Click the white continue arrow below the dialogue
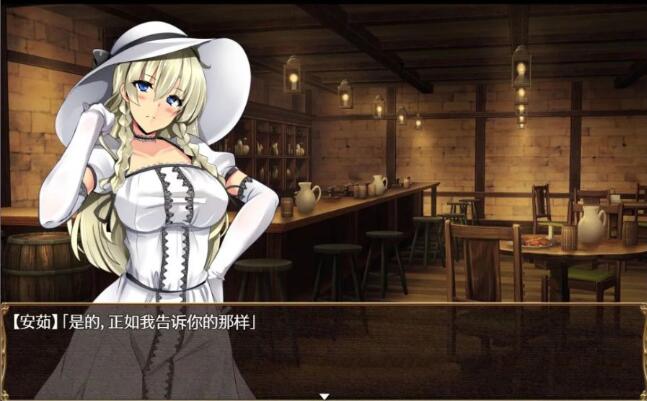647x401 pixels. pyautogui.click(x=323, y=396)
